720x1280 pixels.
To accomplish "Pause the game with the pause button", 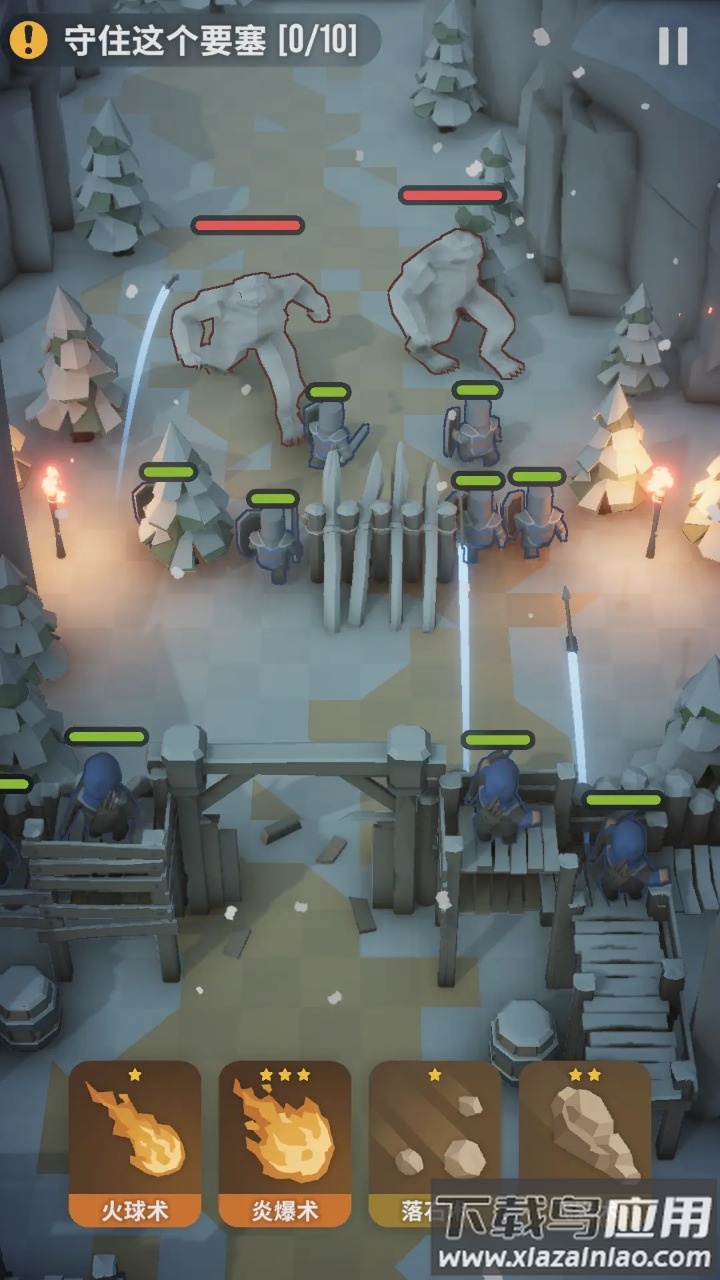I will click(673, 46).
